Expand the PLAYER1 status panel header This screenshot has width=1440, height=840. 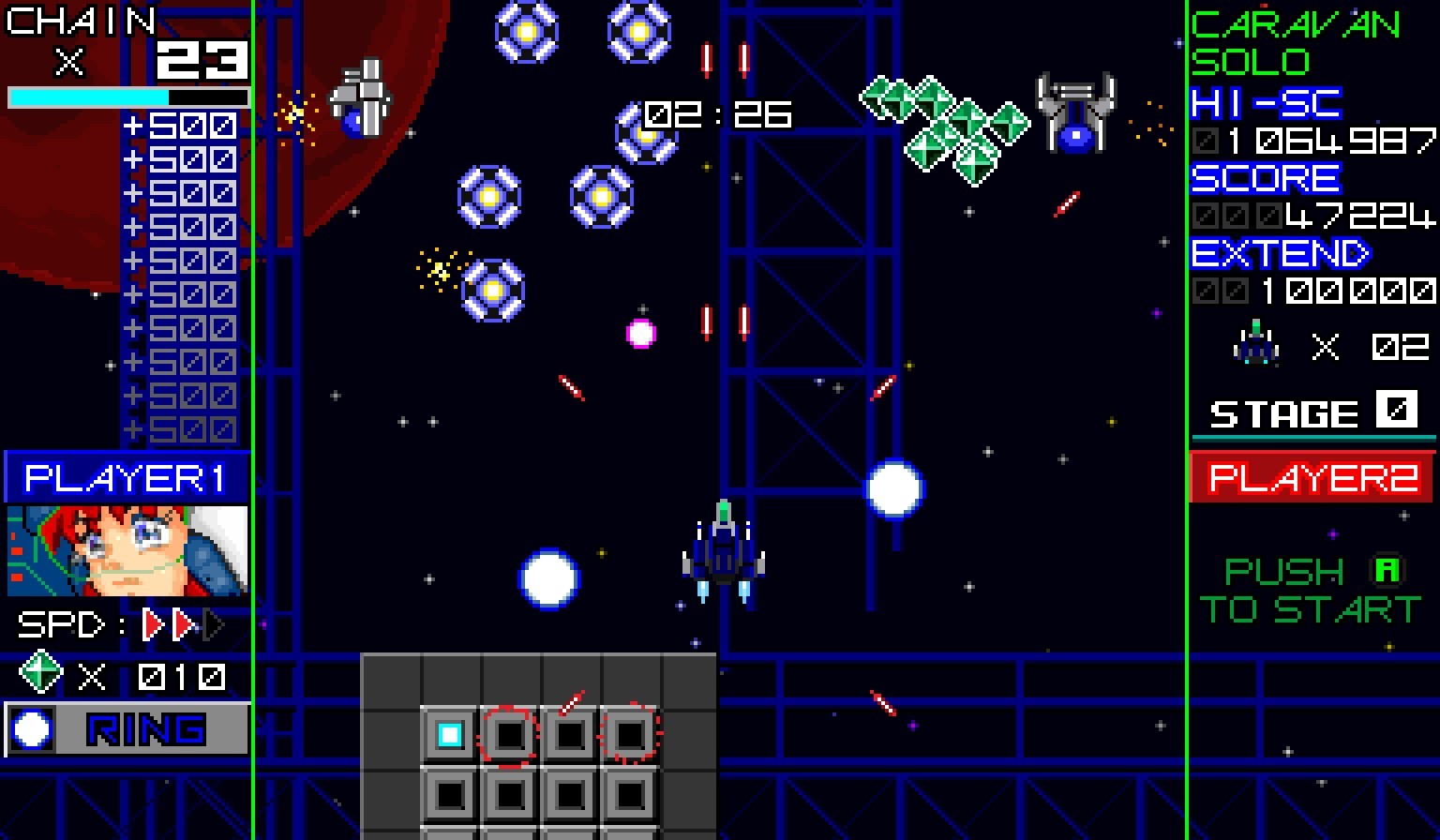(x=127, y=478)
